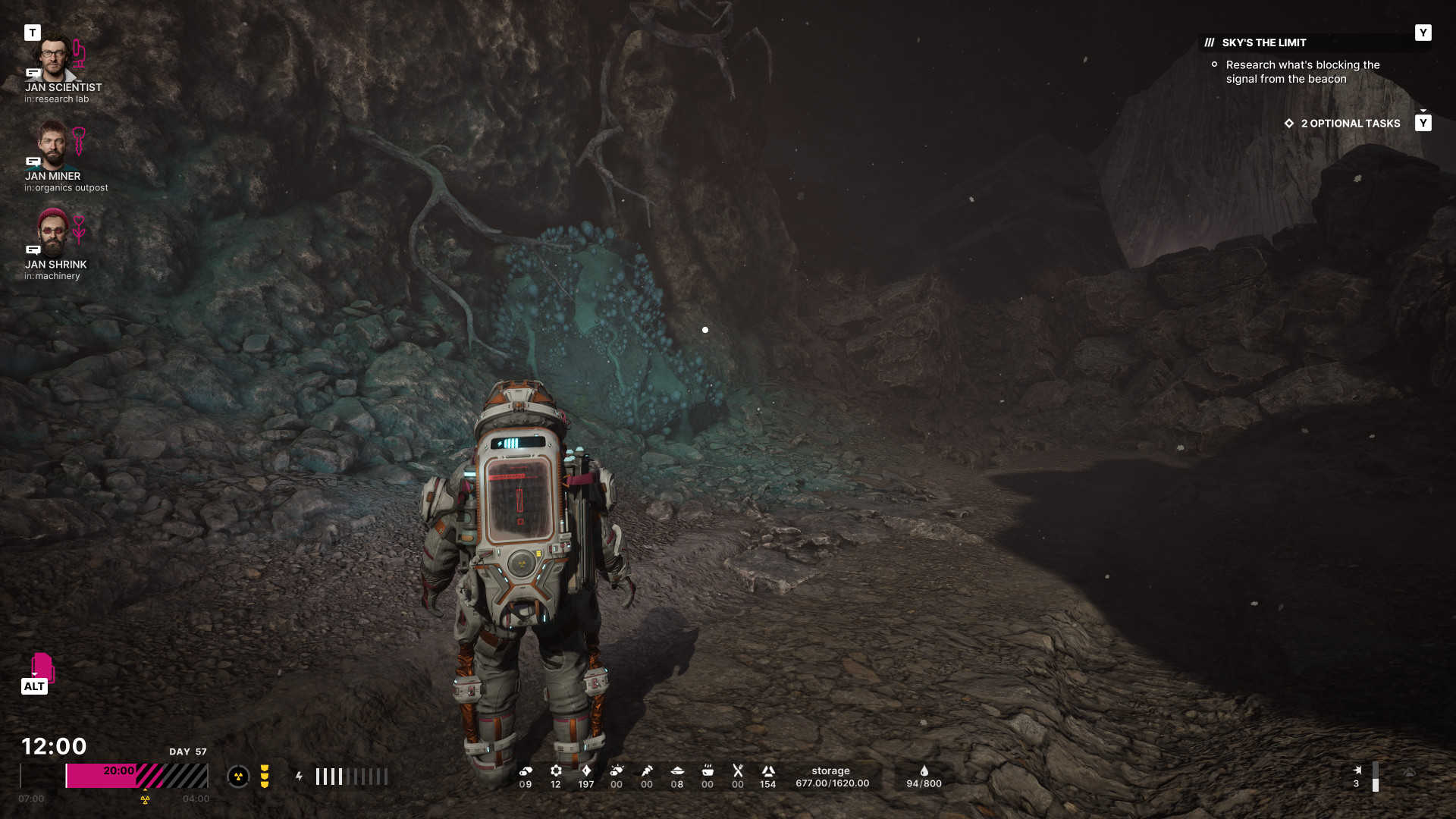This screenshot has height=819, width=1456.
Task: Select the fork and knife food icon
Action: [x=738, y=770]
